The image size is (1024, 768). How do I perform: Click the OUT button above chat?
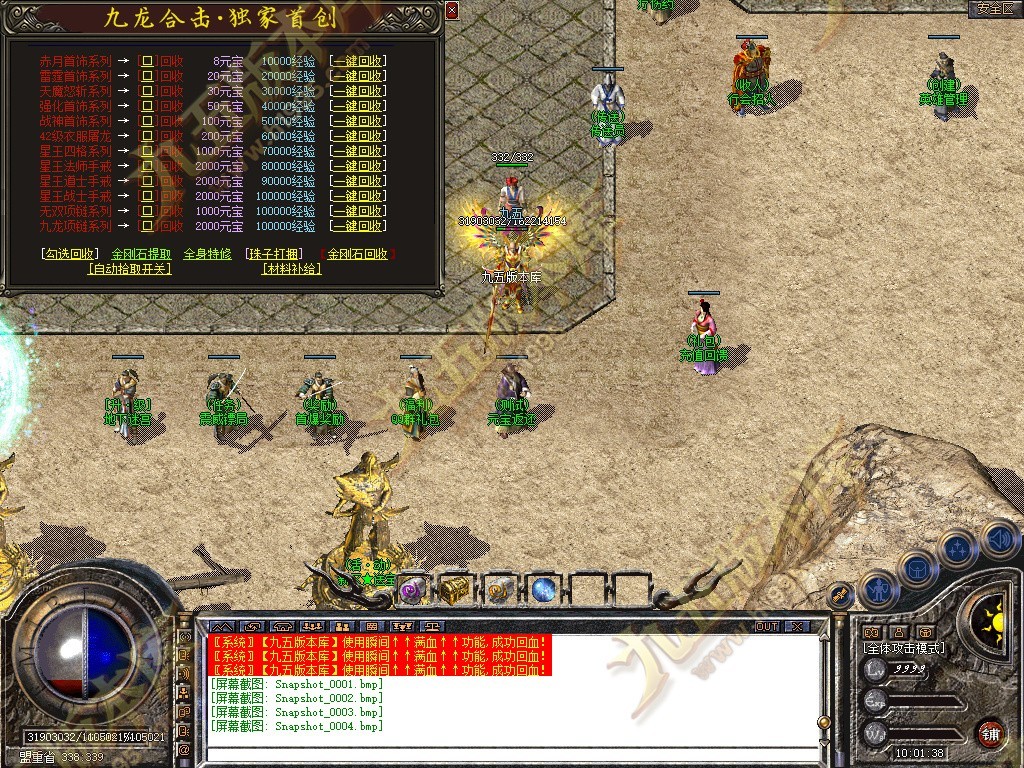[766, 626]
